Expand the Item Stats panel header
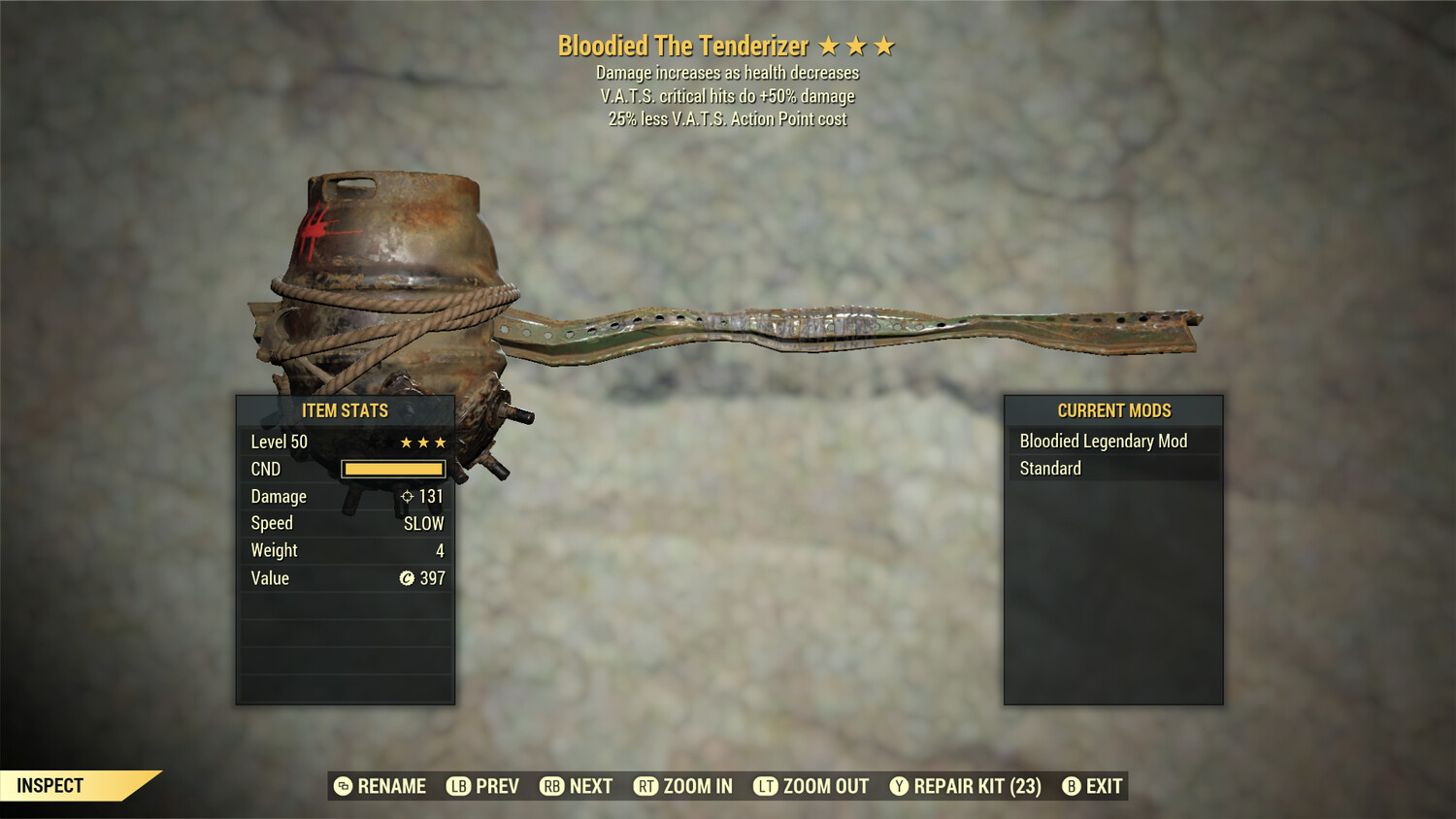Screen dimensions: 1456x819 point(346,410)
